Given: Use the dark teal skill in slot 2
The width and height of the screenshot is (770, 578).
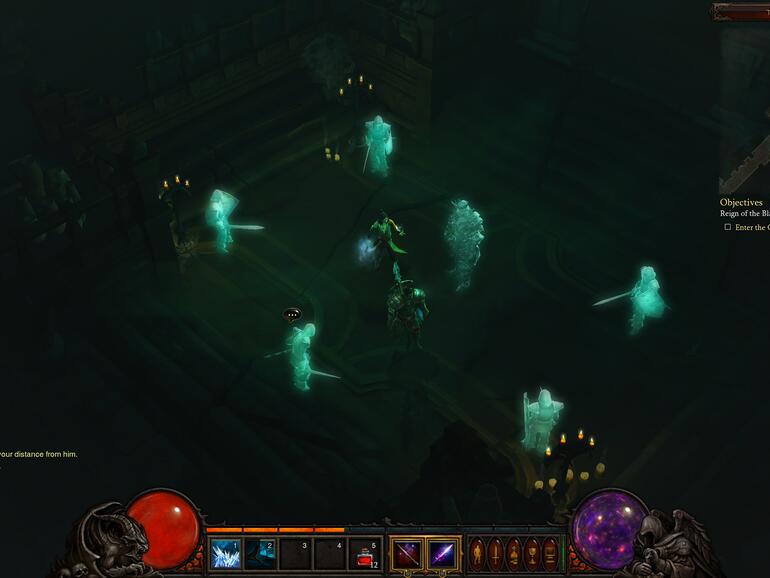Looking at the screenshot, I should 260,554.
